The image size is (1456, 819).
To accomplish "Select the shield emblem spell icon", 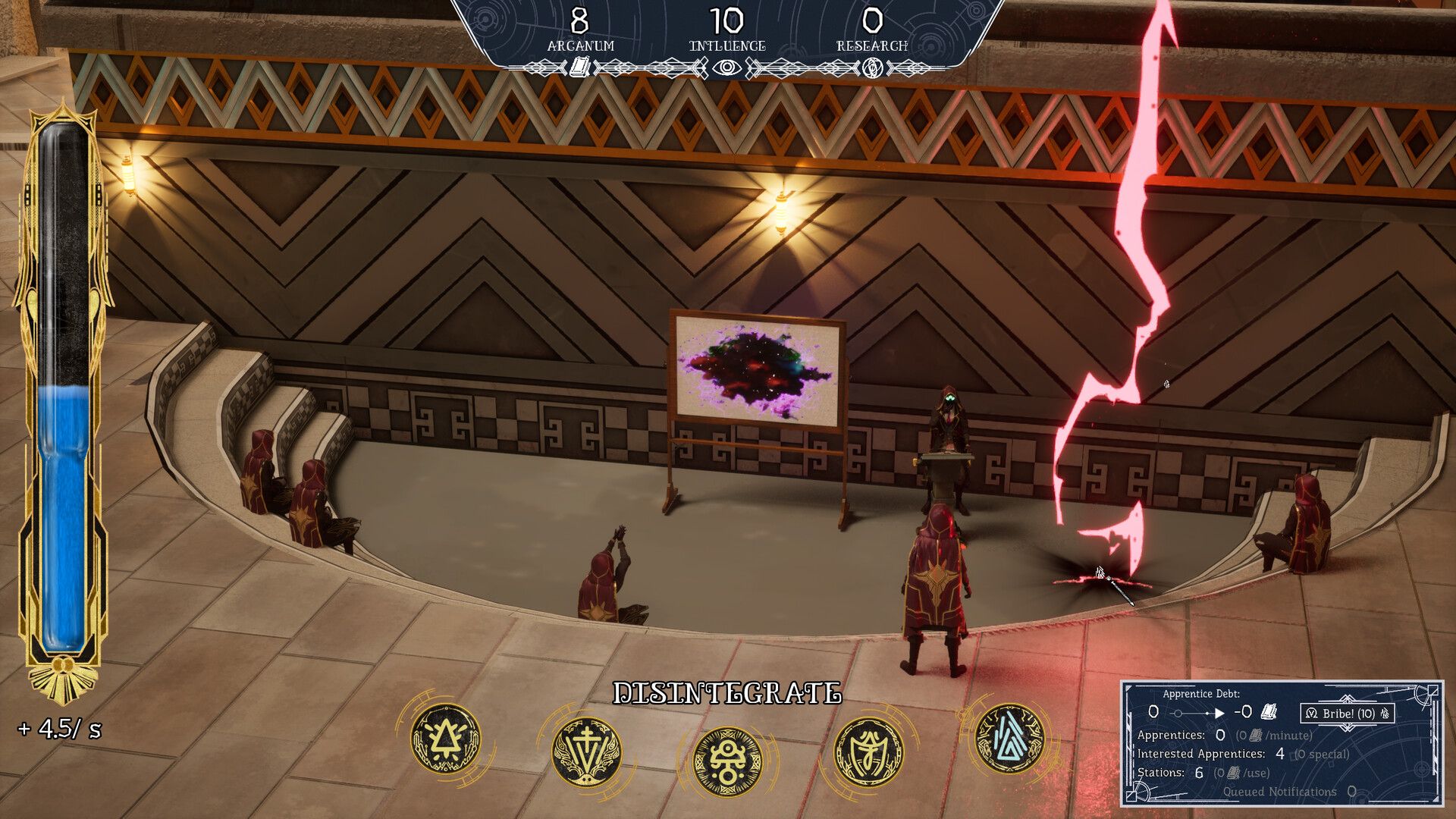I will [869, 752].
